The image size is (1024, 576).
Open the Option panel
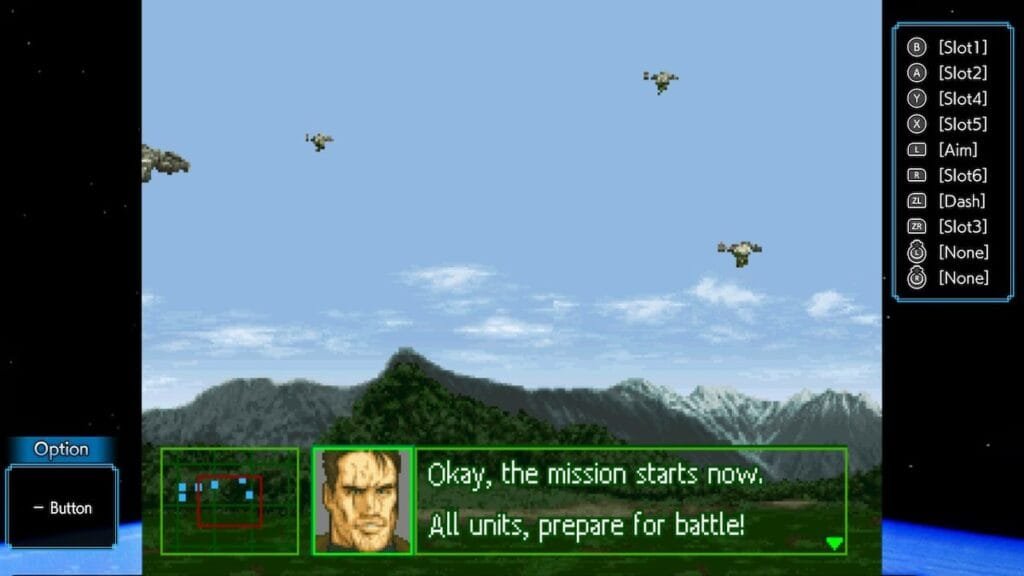[62, 450]
